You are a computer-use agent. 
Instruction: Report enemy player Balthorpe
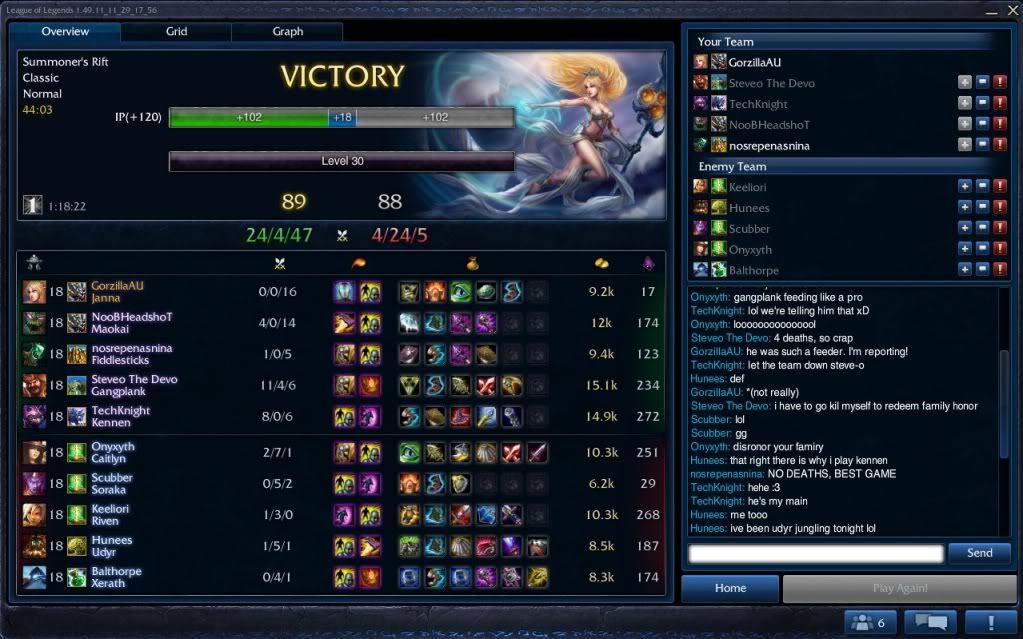click(x=1000, y=270)
